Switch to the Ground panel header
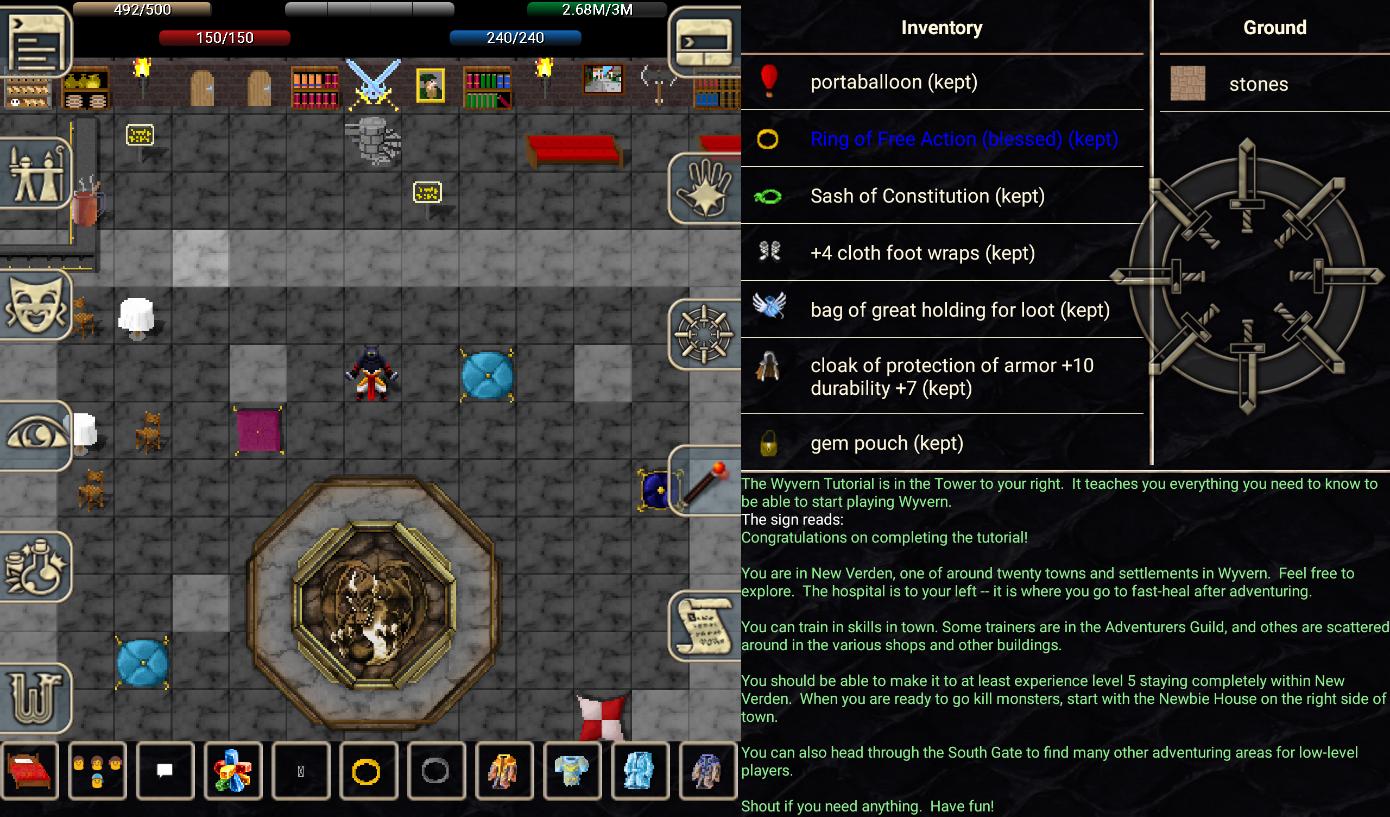This screenshot has width=1390, height=817. (1274, 27)
